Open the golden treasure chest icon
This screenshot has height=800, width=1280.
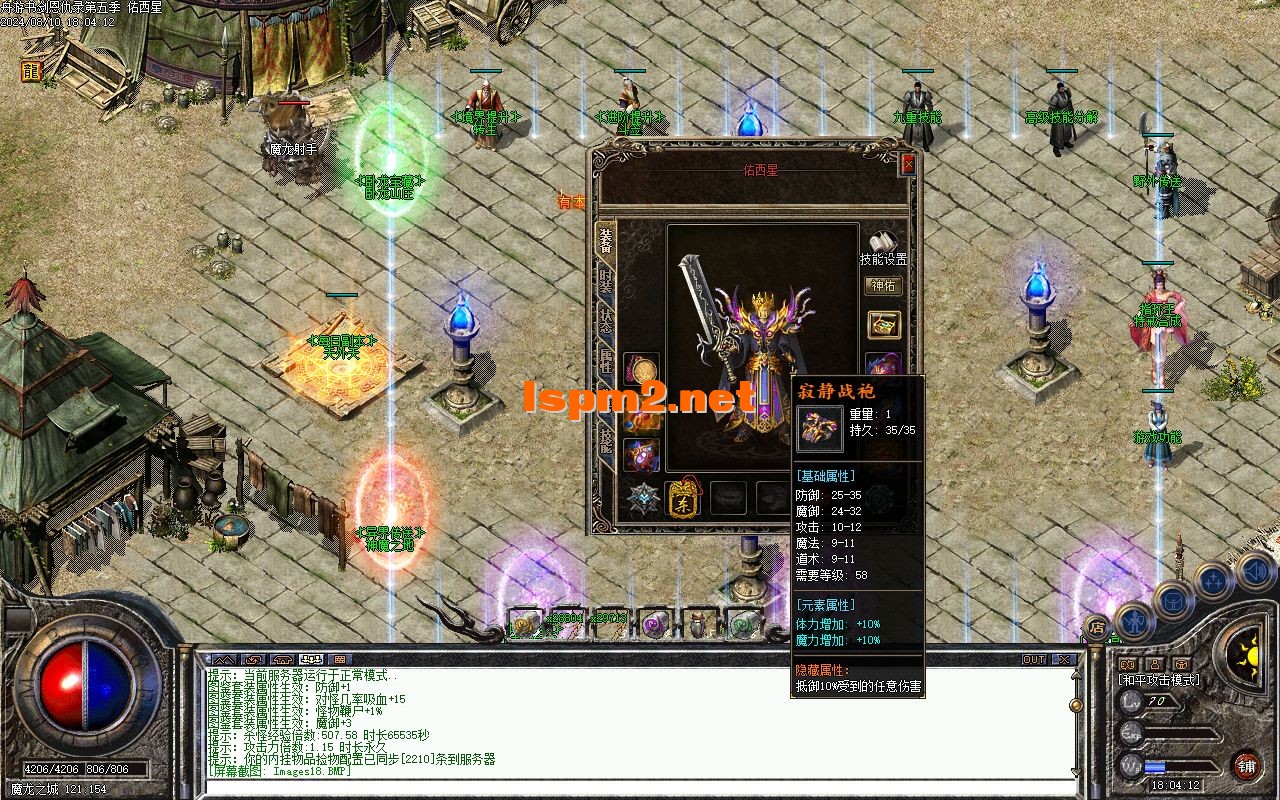(x=883, y=325)
